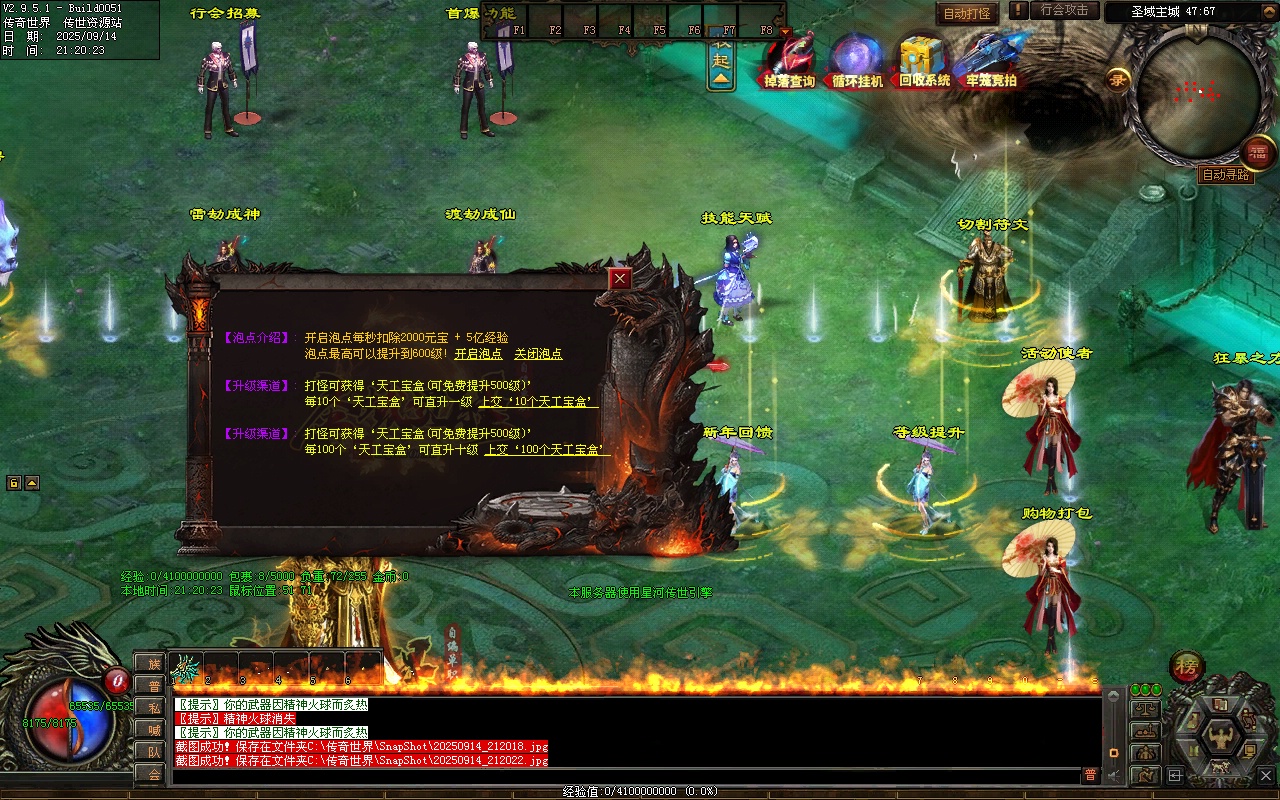1280x800 pixels.
Task: Close the leveling dialog with red X
Action: click(621, 279)
